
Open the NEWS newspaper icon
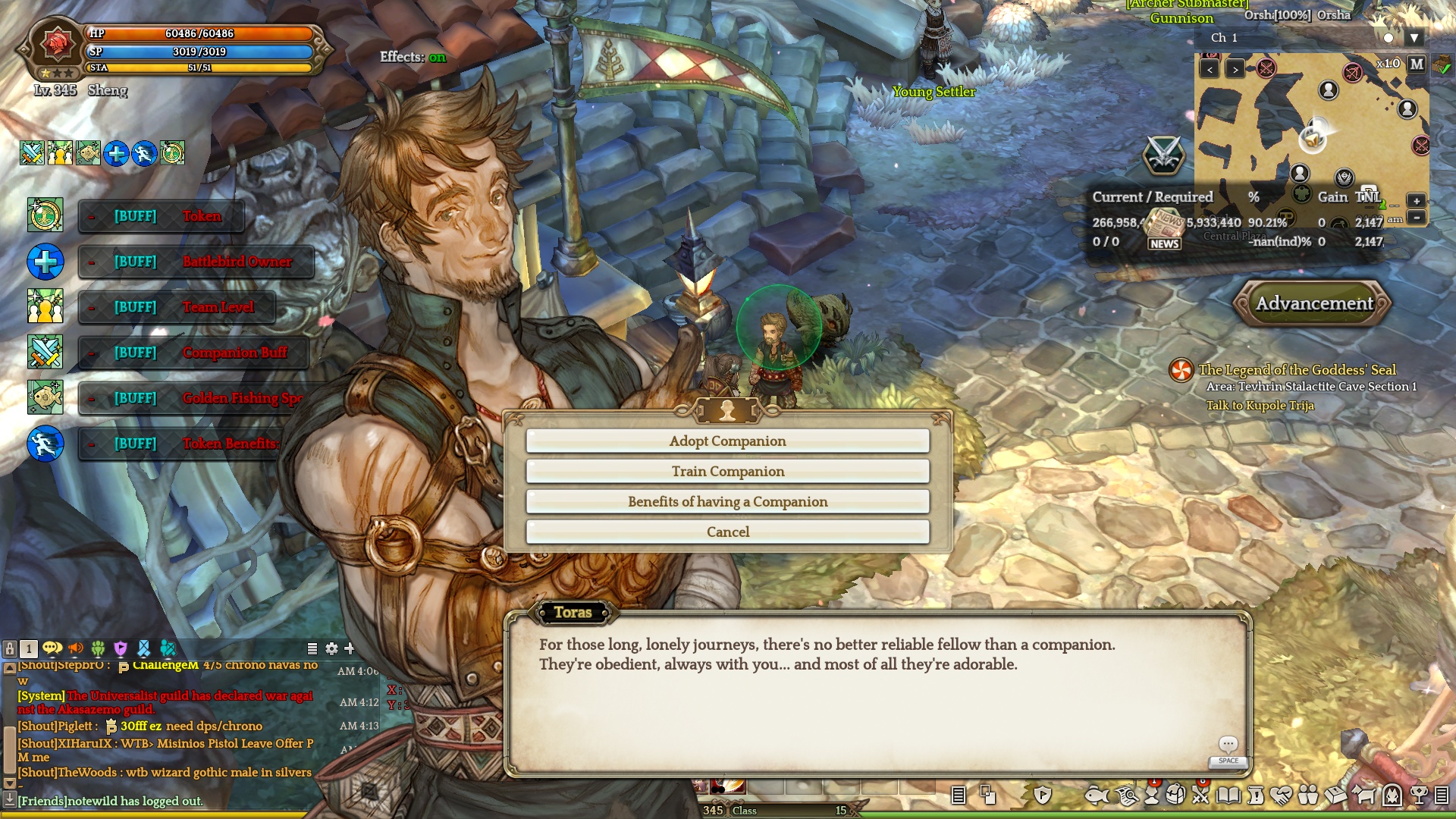coord(1164,230)
